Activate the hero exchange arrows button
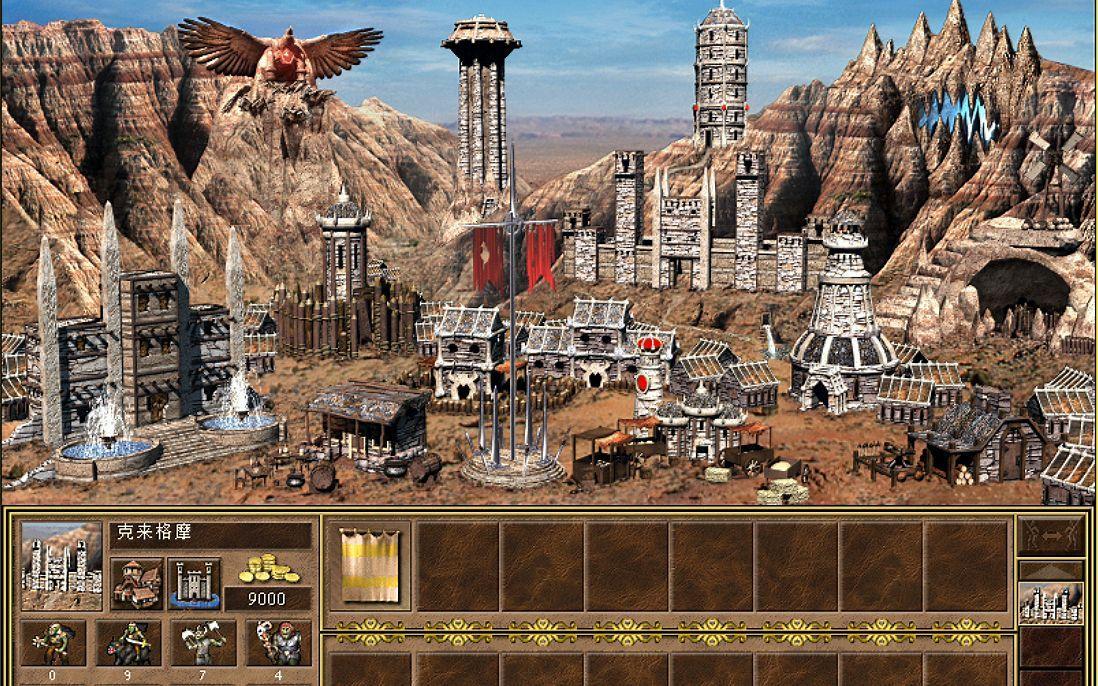Screen dimensions: 1098x686 pos(1050,535)
